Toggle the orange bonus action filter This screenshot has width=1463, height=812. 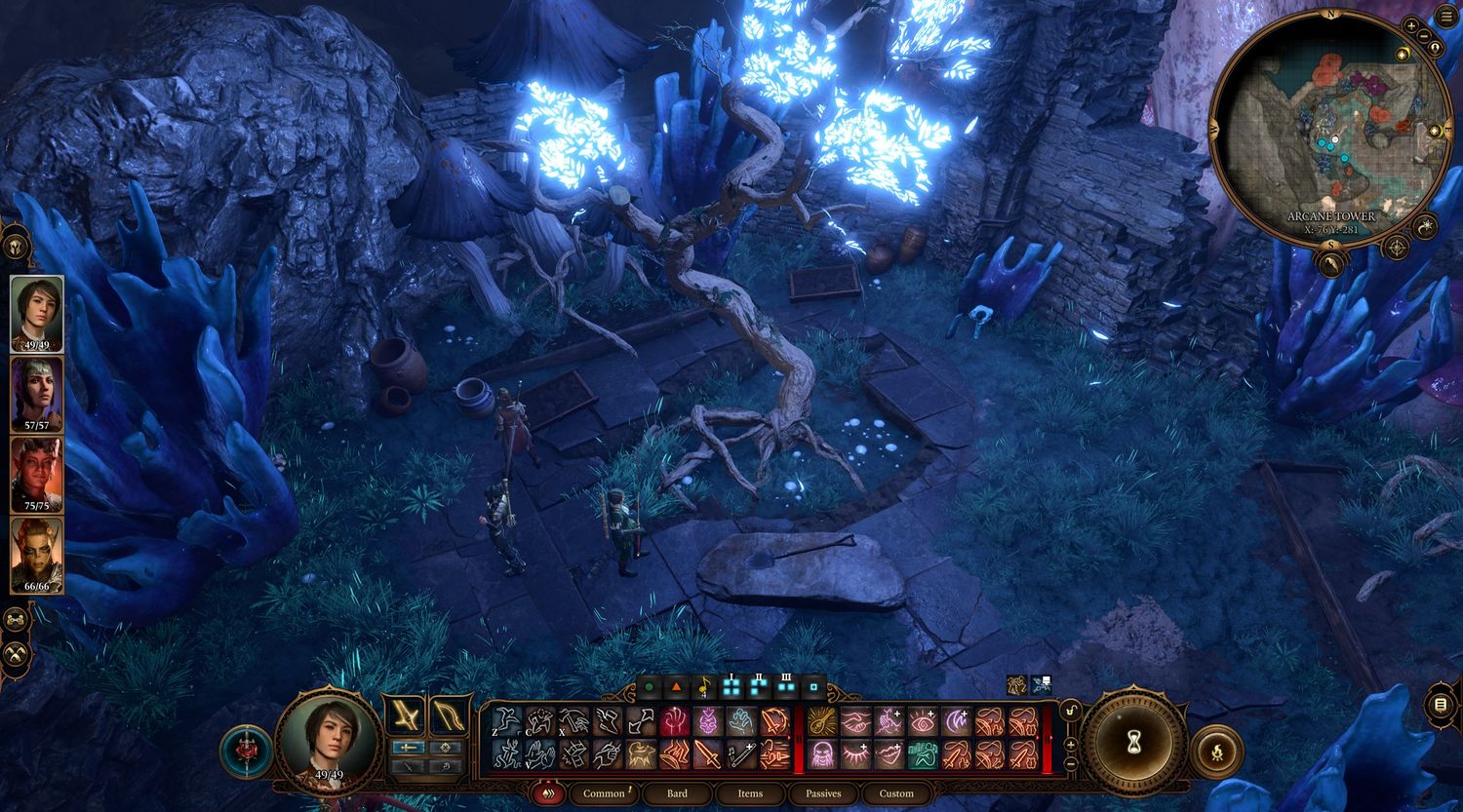(x=676, y=687)
